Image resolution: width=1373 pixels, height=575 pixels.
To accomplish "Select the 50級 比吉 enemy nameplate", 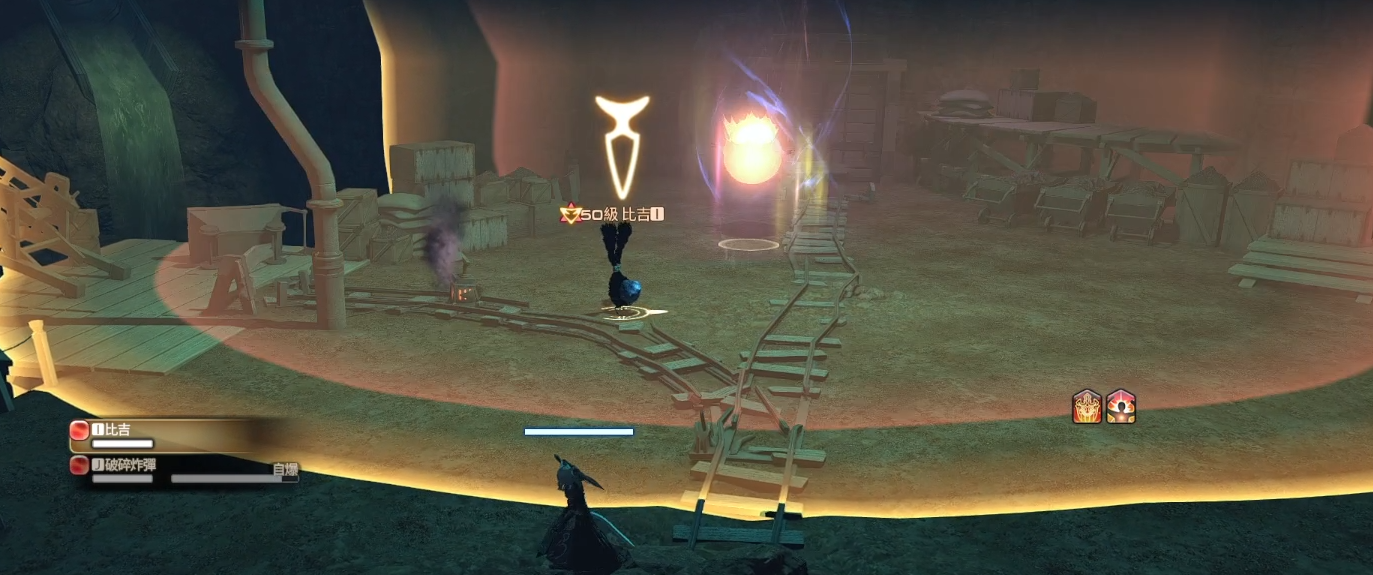I will (613, 214).
